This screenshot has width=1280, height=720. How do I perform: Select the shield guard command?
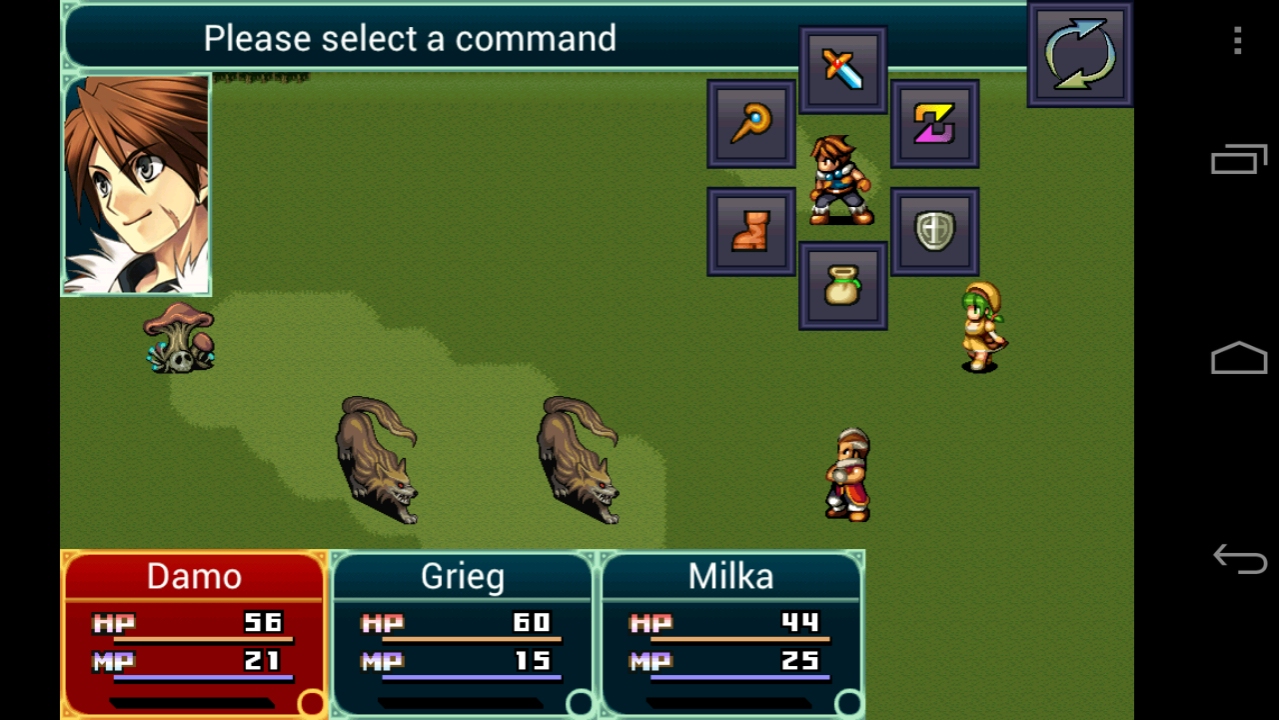[934, 231]
